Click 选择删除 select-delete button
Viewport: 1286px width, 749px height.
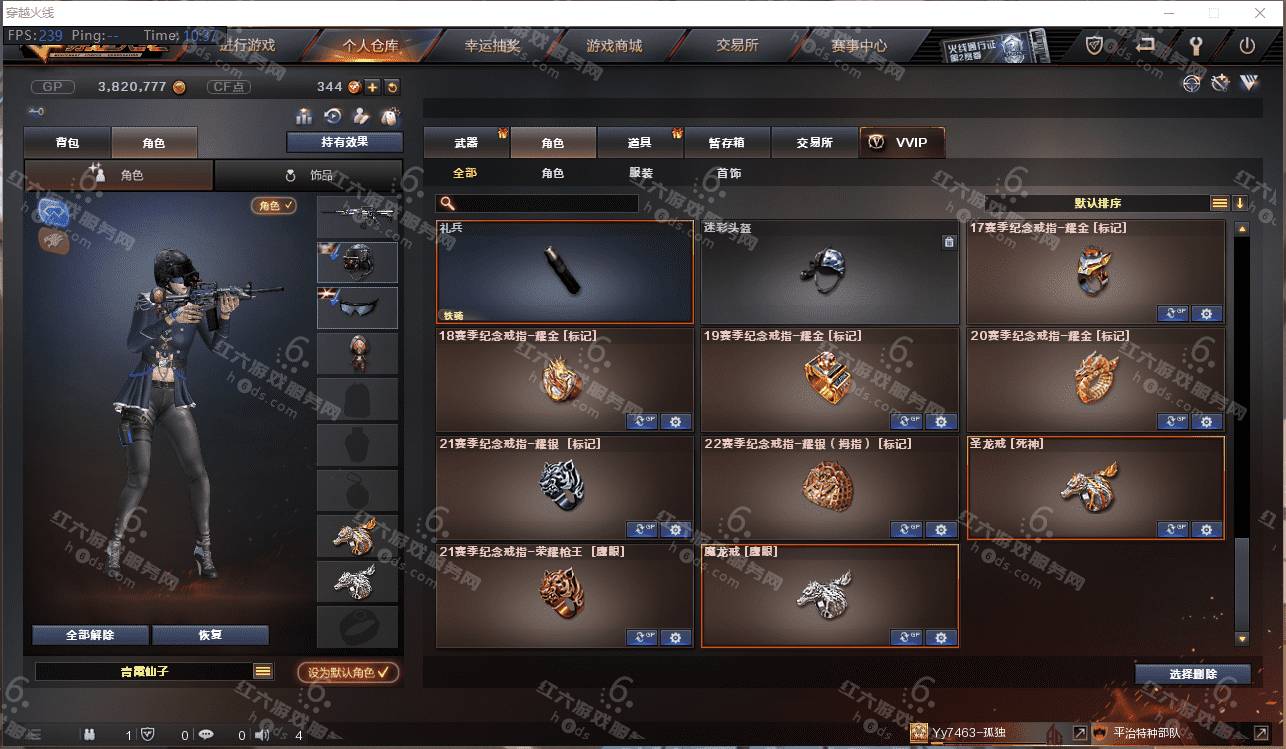[x=1192, y=674]
